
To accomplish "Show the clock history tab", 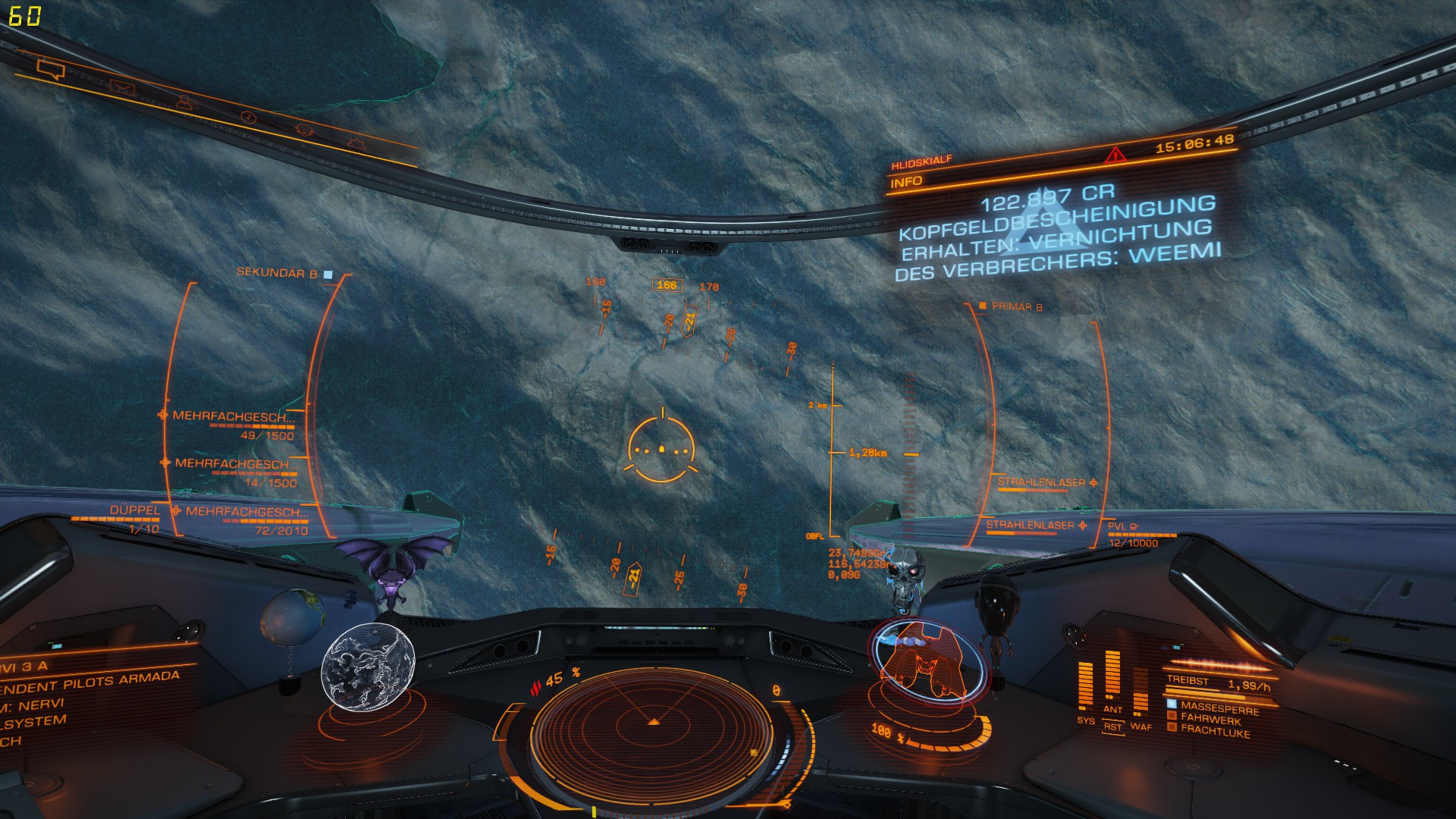I will coord(248,116).
